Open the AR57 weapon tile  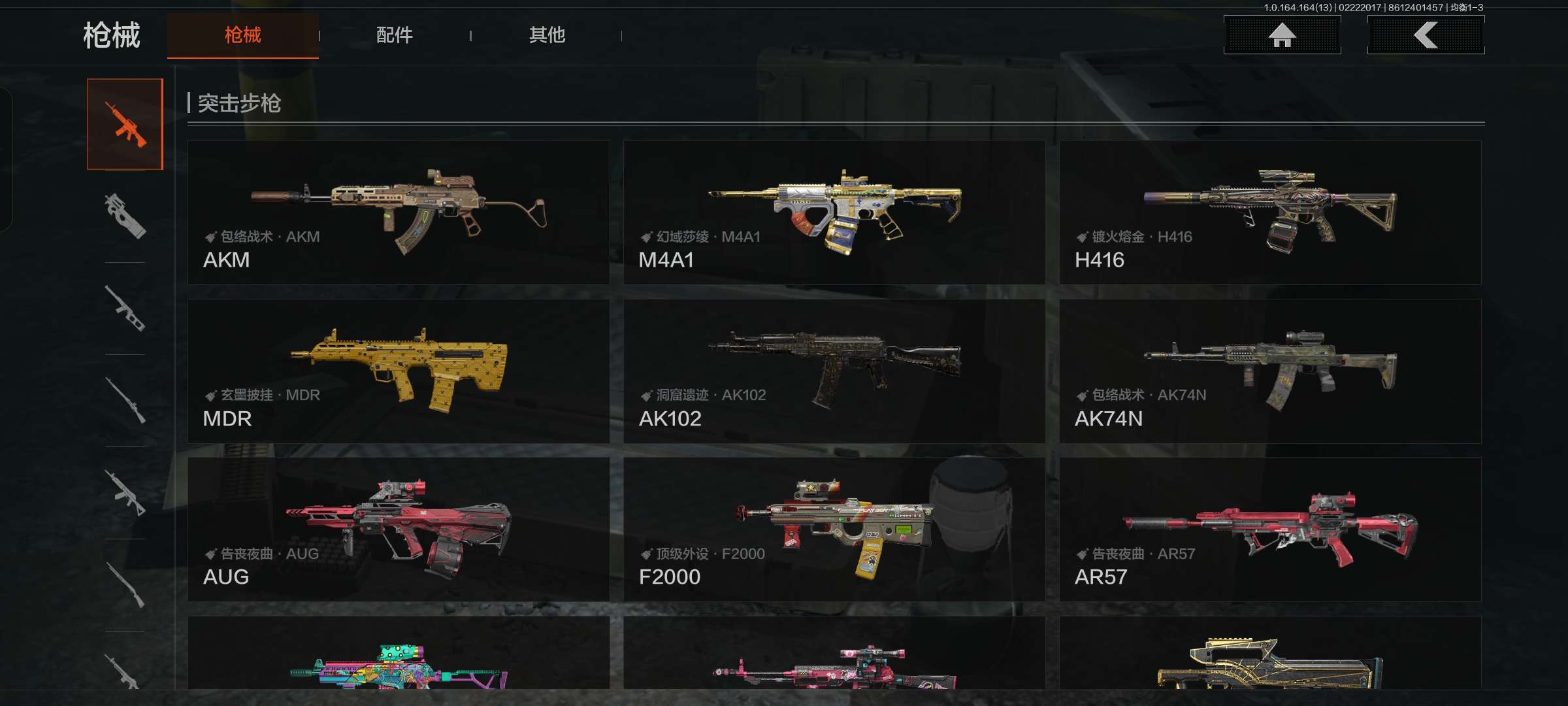1270,529
